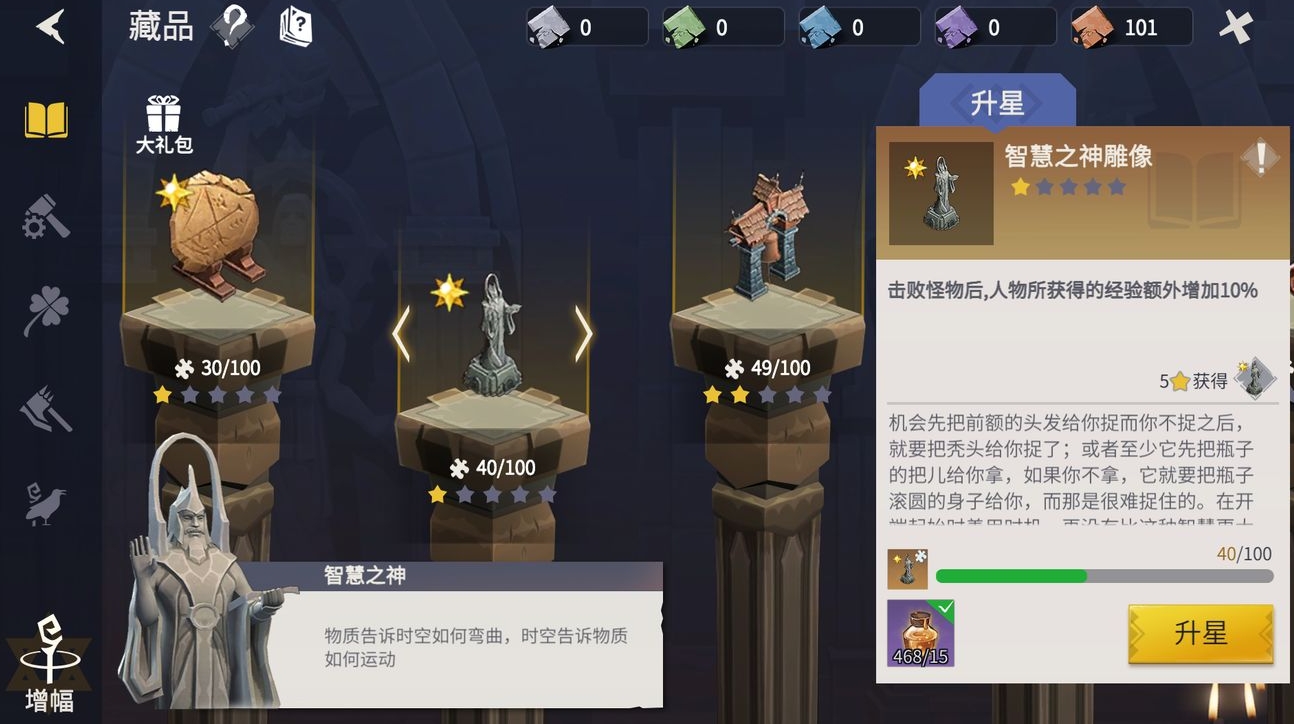Close the panel with the X at top right
The width and height of the screenshot is (1294, 724).
coord(1236,27)
